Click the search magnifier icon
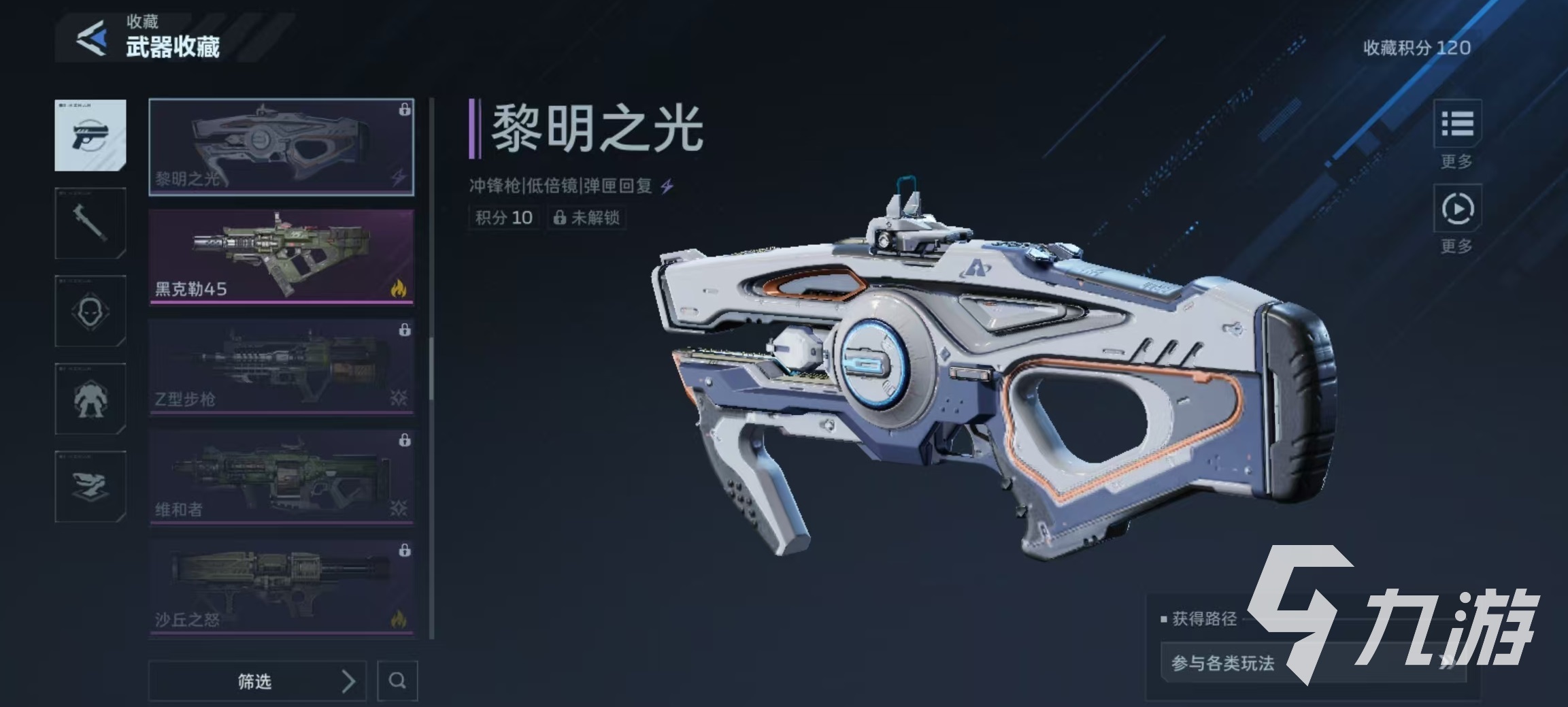Image resolution: width=1568 pixels, height=707 pixels. pos(398,681)
